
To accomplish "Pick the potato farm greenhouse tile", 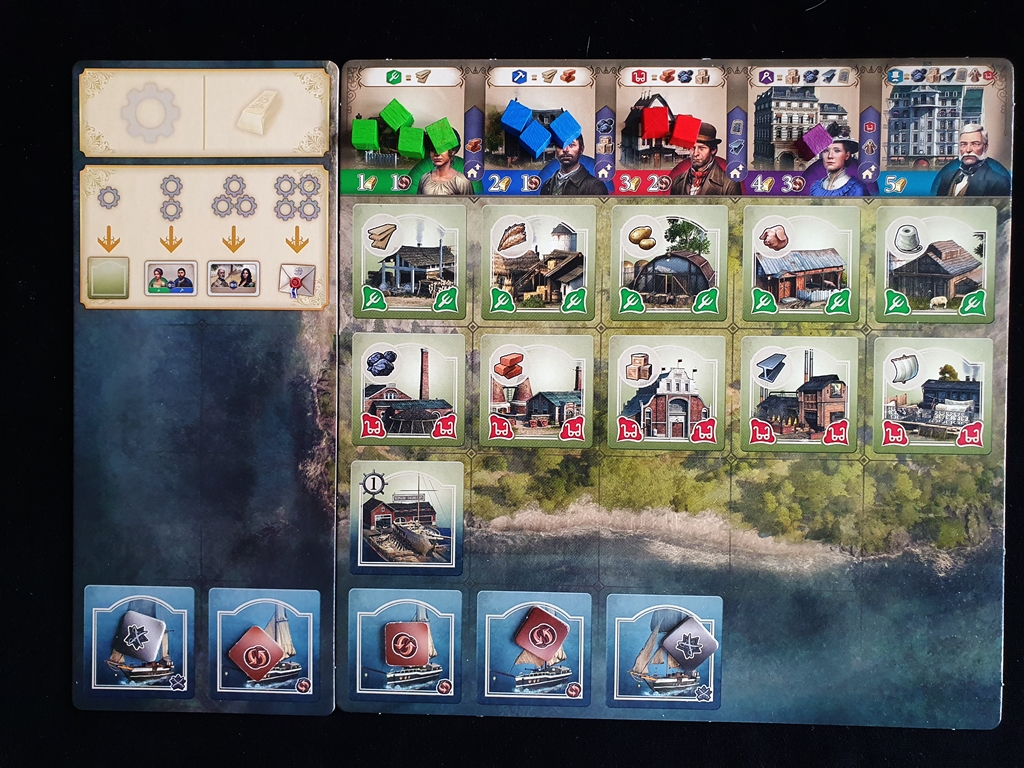I will coord(667,261).
